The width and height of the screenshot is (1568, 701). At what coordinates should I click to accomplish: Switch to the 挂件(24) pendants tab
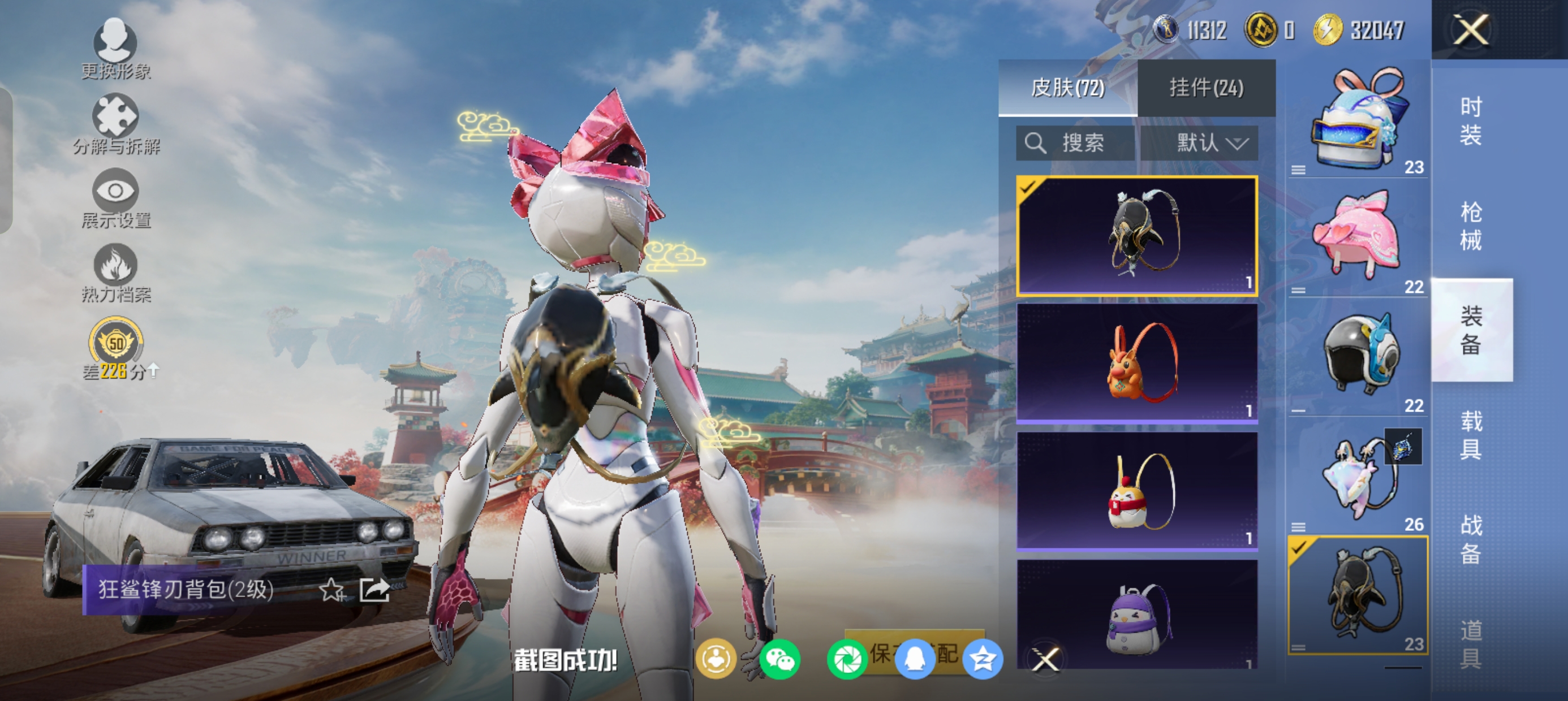click(x=1206, y=88)
